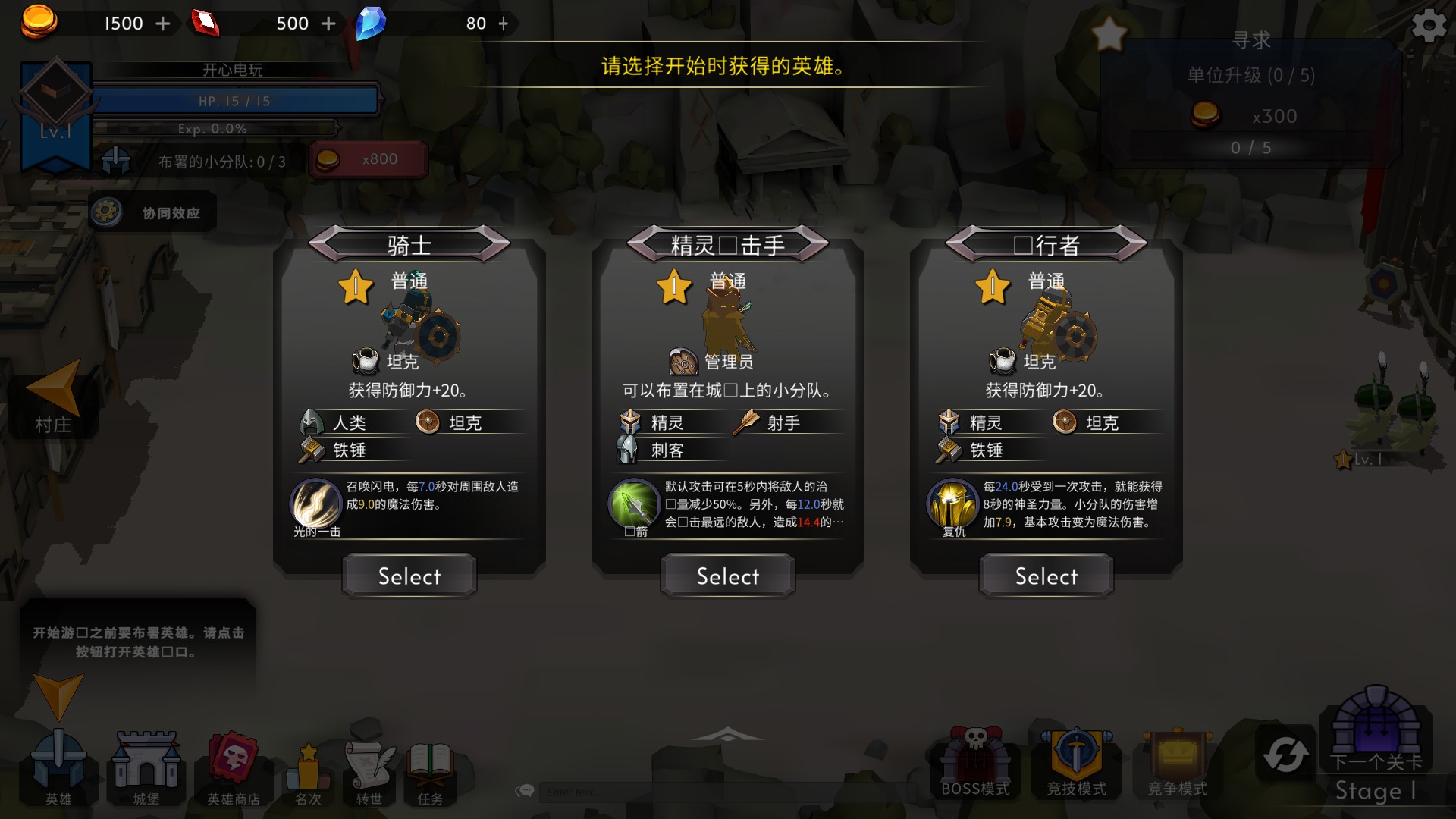Click the refresh icon beside Stage 1
Viewport: 1456px width, 819px height.
(x=1285, y=751)
